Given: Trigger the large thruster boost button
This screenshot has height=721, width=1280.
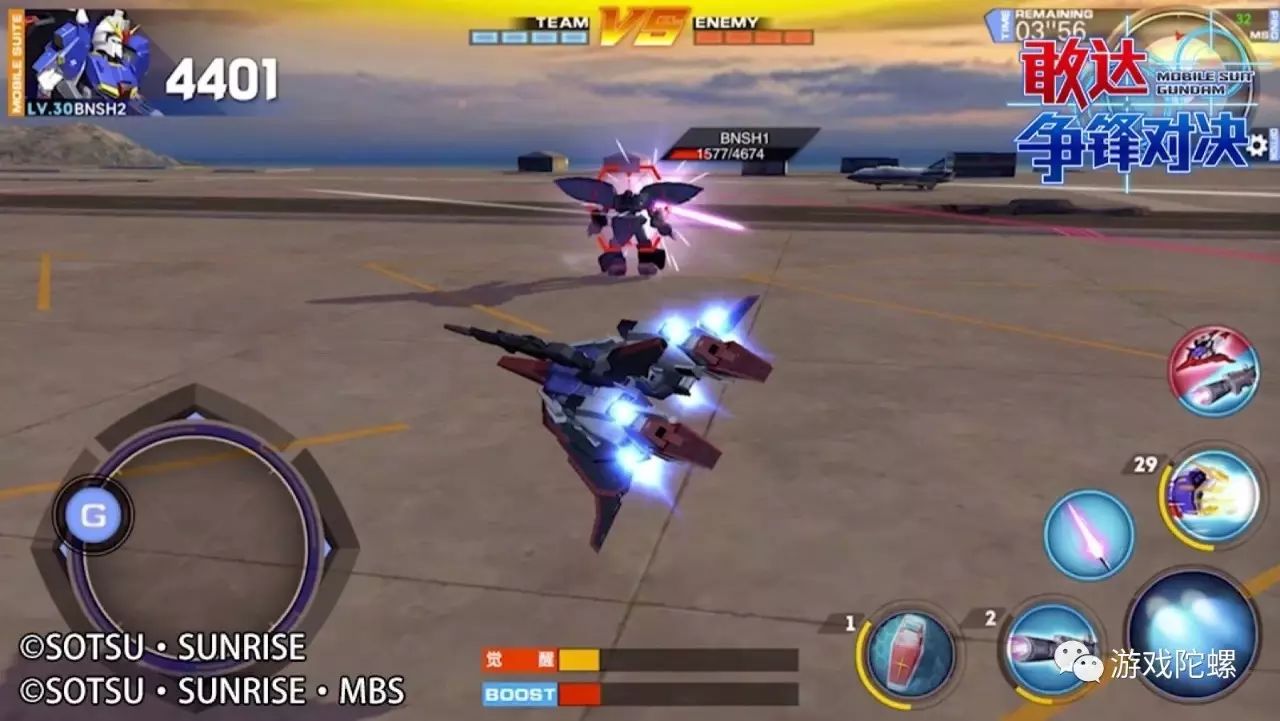Looking at the screenshot, I should [x=1190, y=632].
